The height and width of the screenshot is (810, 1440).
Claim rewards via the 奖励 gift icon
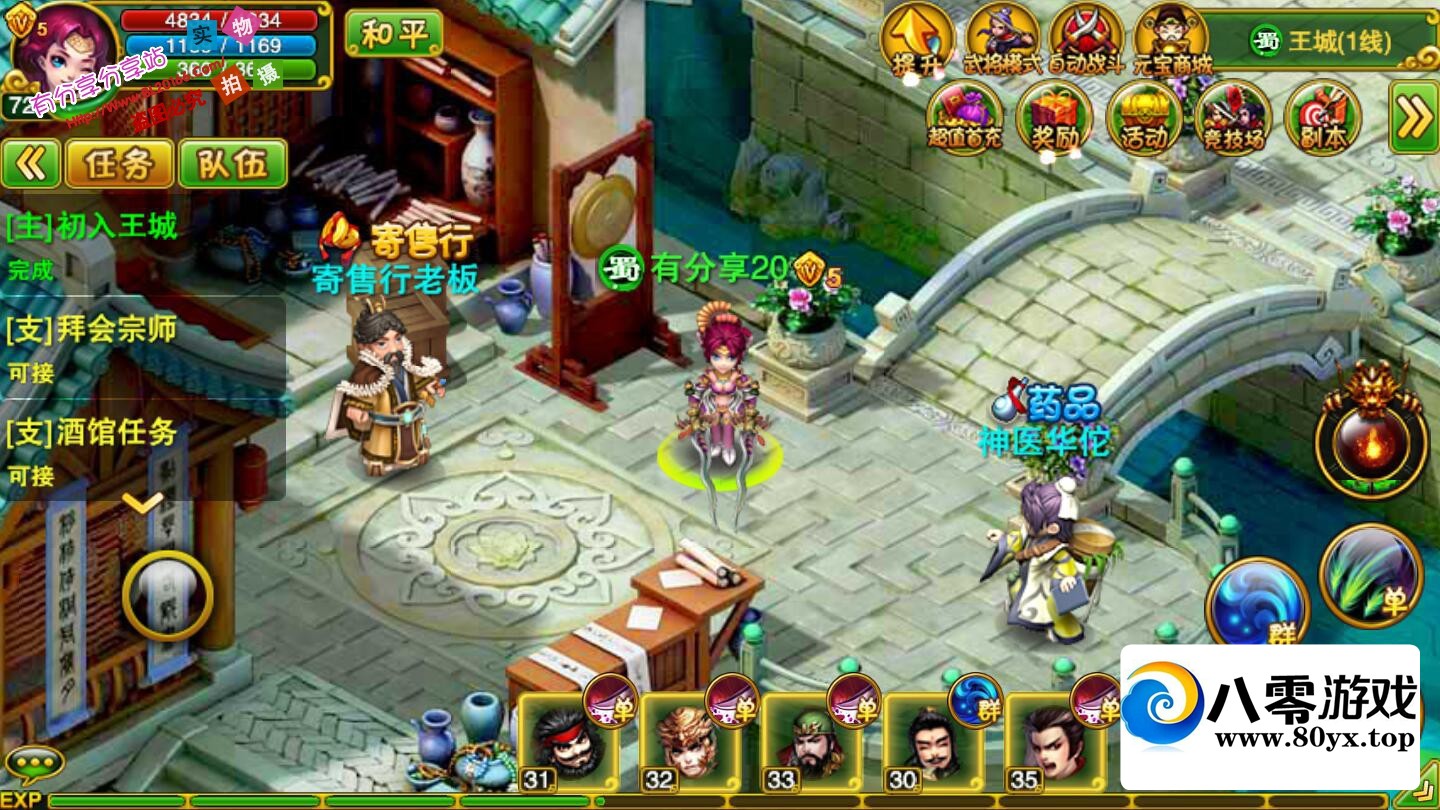click(1054, 118)
